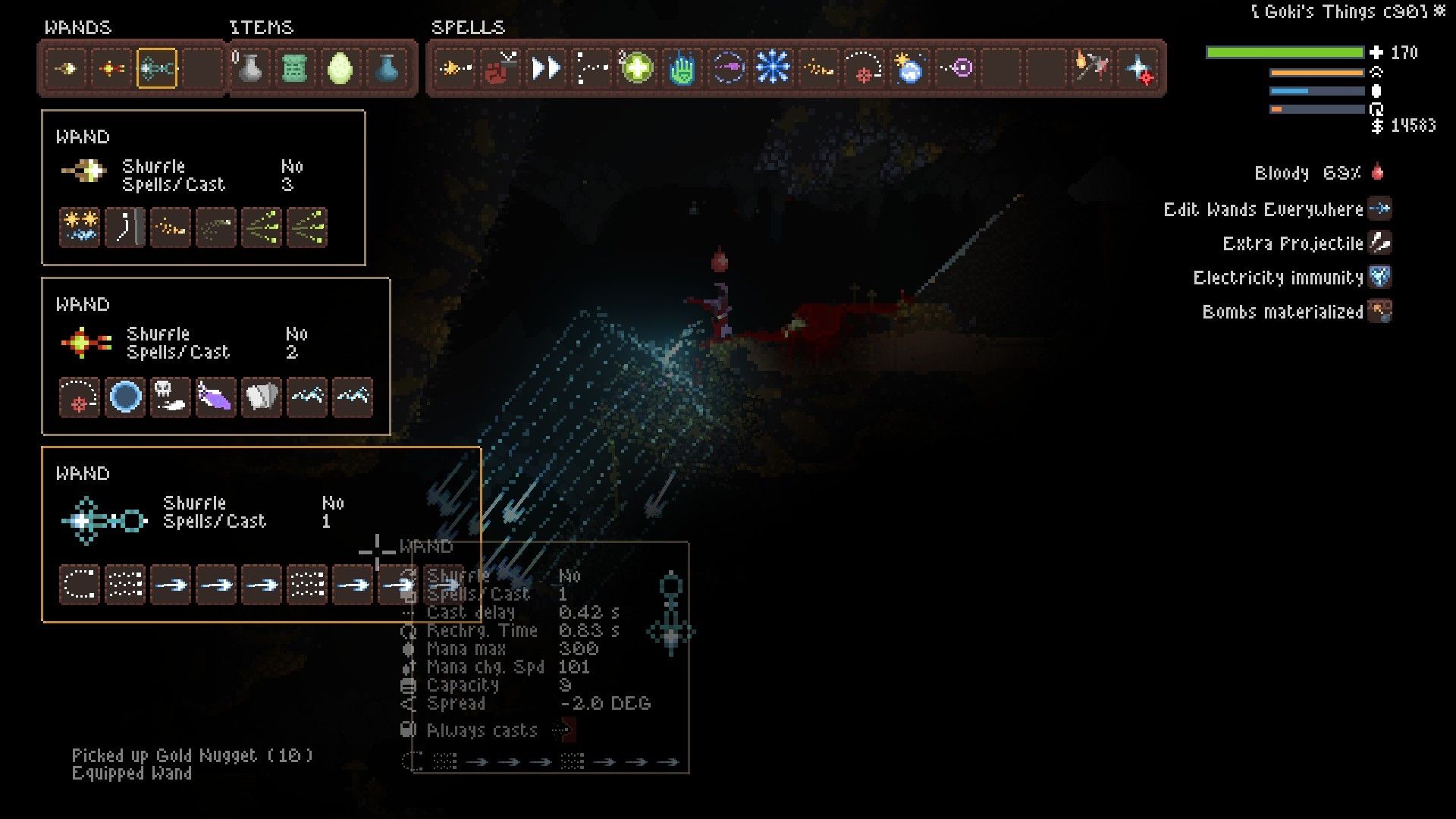The image size is (1456, 819).
Task: Pick the red fist spell in inventory
Action: 500,69
